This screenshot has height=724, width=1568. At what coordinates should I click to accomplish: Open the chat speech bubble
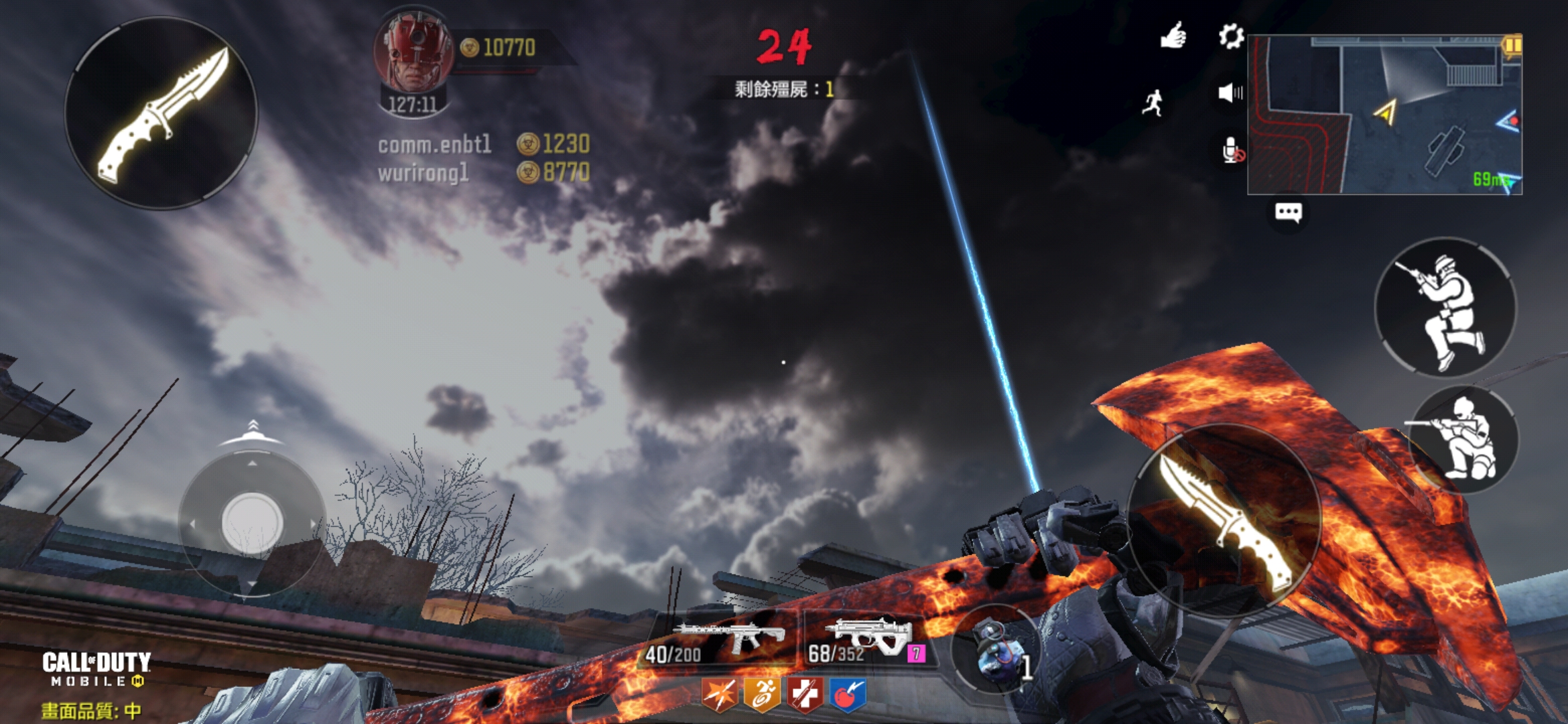[1288, 213]
